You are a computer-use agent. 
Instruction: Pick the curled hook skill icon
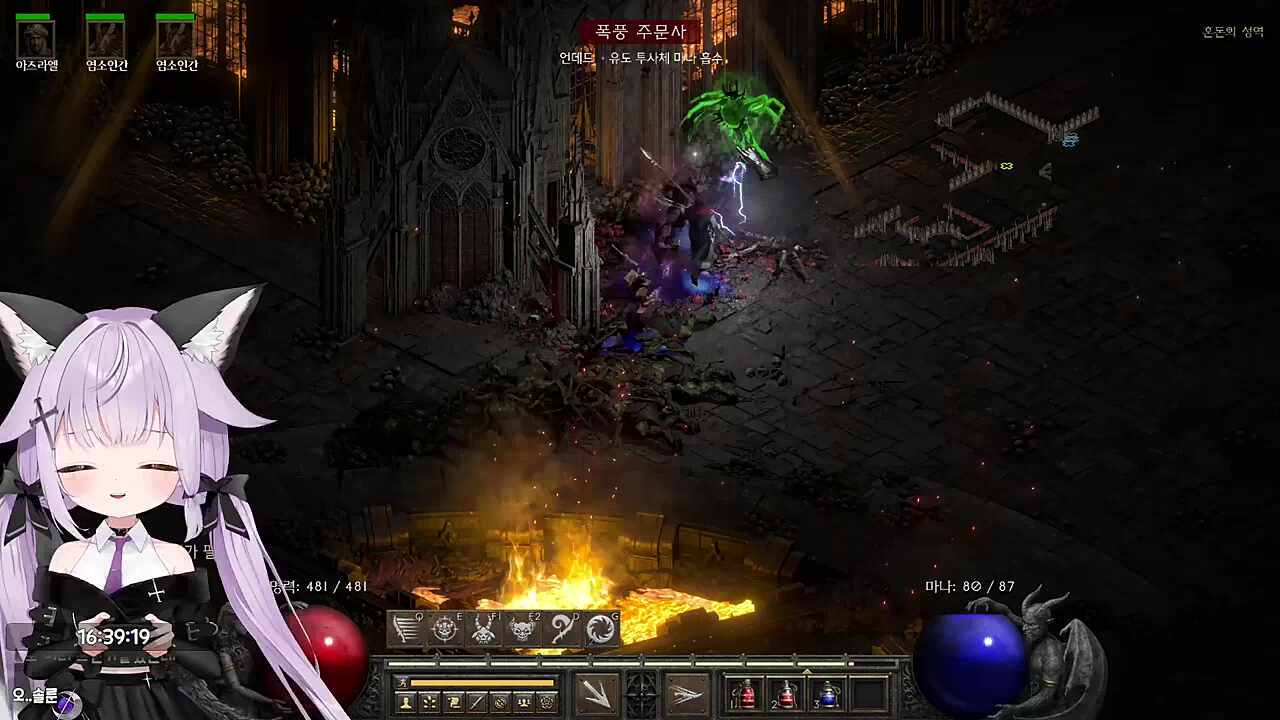(x=562, y=629)
